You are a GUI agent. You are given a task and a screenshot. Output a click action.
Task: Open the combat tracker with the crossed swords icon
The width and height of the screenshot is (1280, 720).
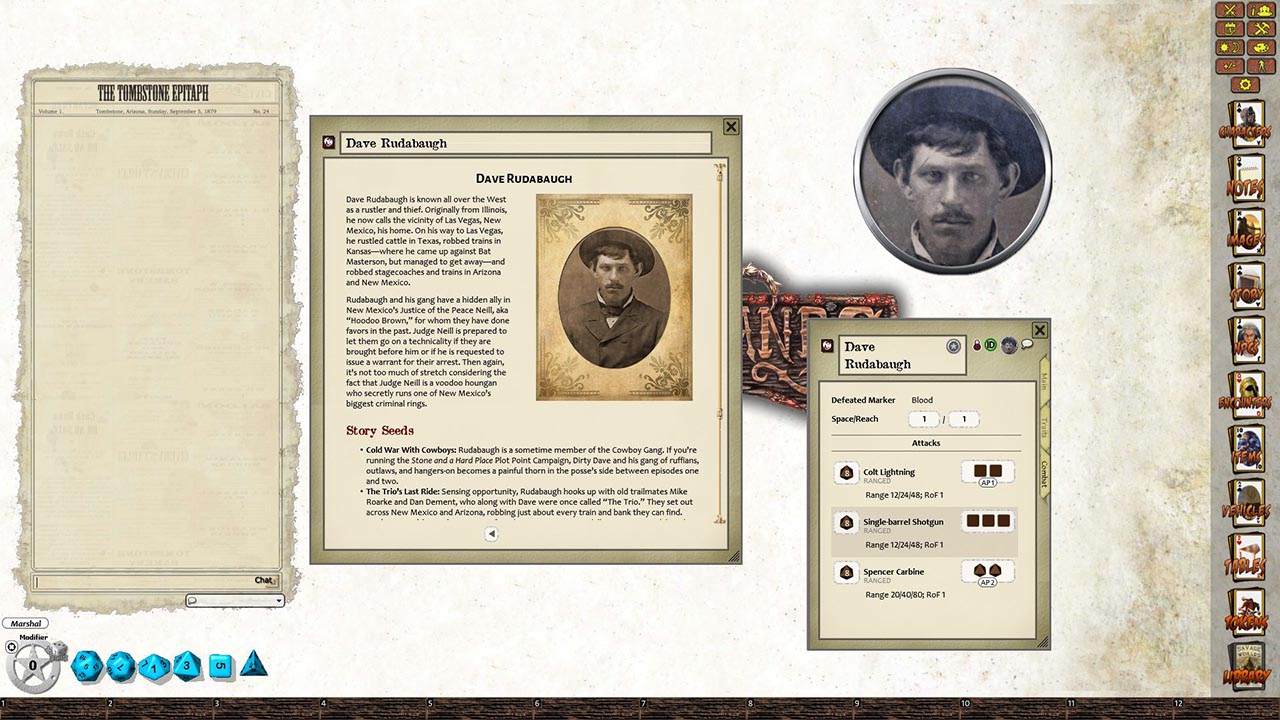coord(1231,12)
